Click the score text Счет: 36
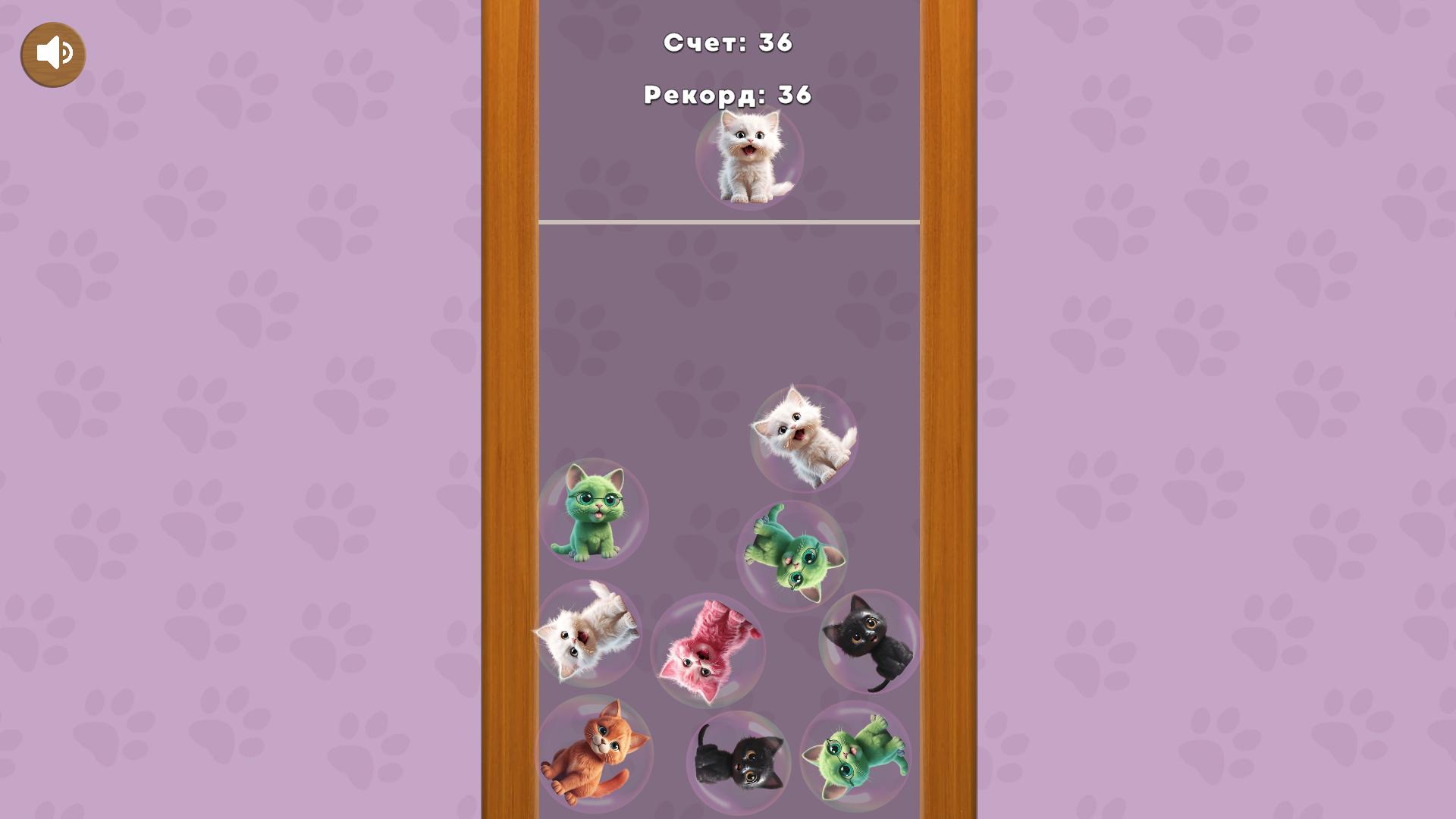This screenshot has width=1456, height=819. [727, 43]
